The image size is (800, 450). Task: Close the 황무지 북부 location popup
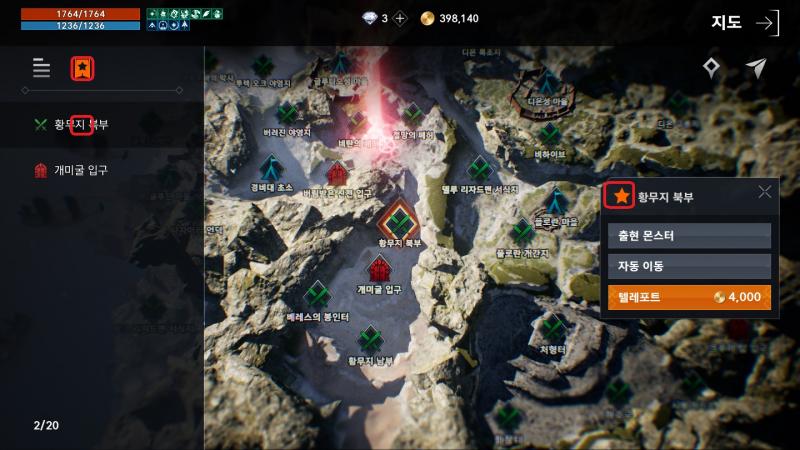coord(765,193)
